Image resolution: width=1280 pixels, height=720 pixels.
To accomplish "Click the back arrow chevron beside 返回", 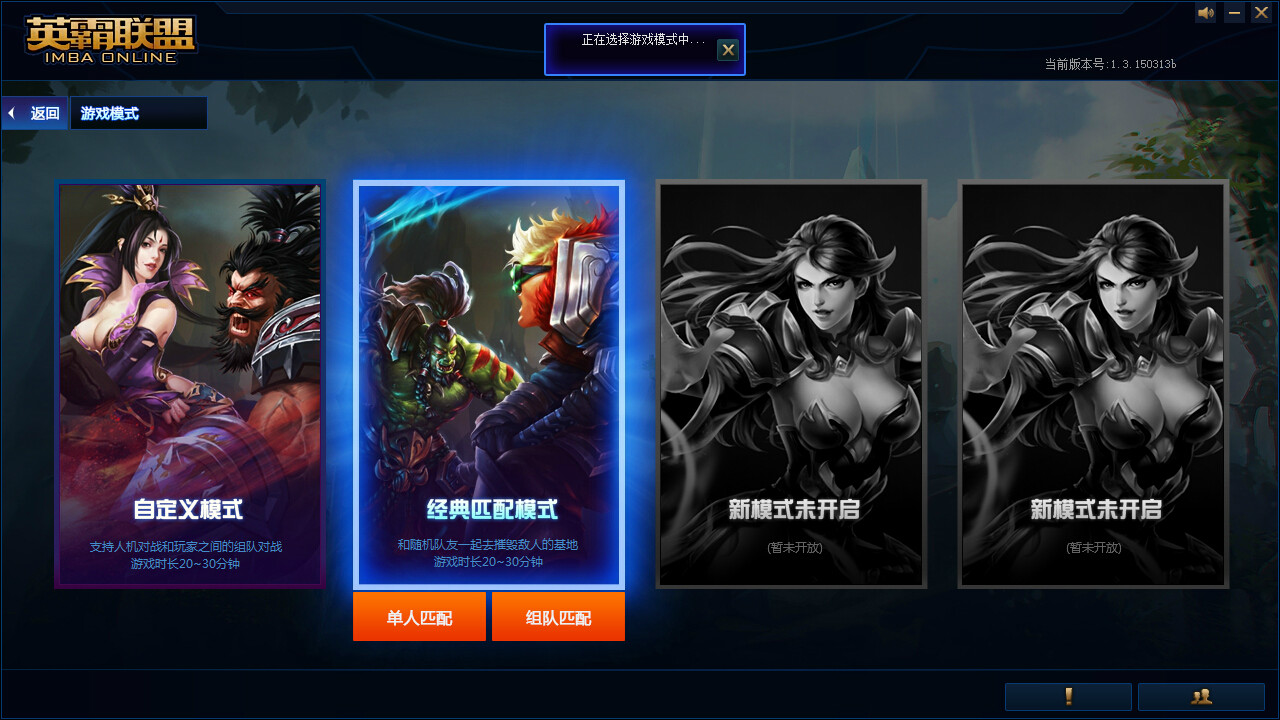I will click(10, 112).
